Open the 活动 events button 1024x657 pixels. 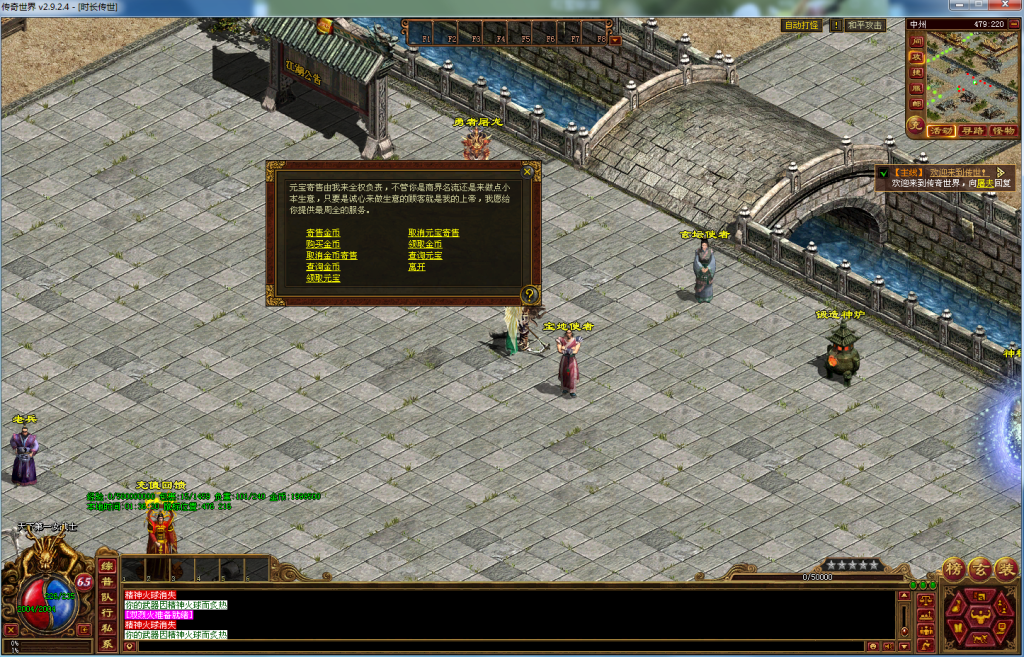click(940, 131)
